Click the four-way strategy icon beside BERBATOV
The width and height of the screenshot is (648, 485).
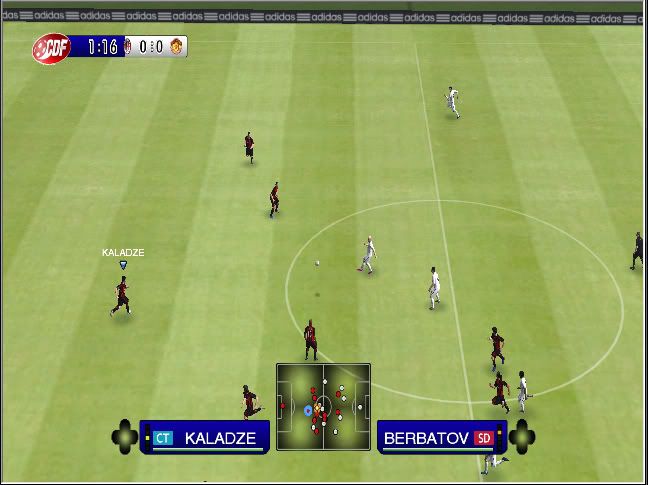tap(522, 437)
